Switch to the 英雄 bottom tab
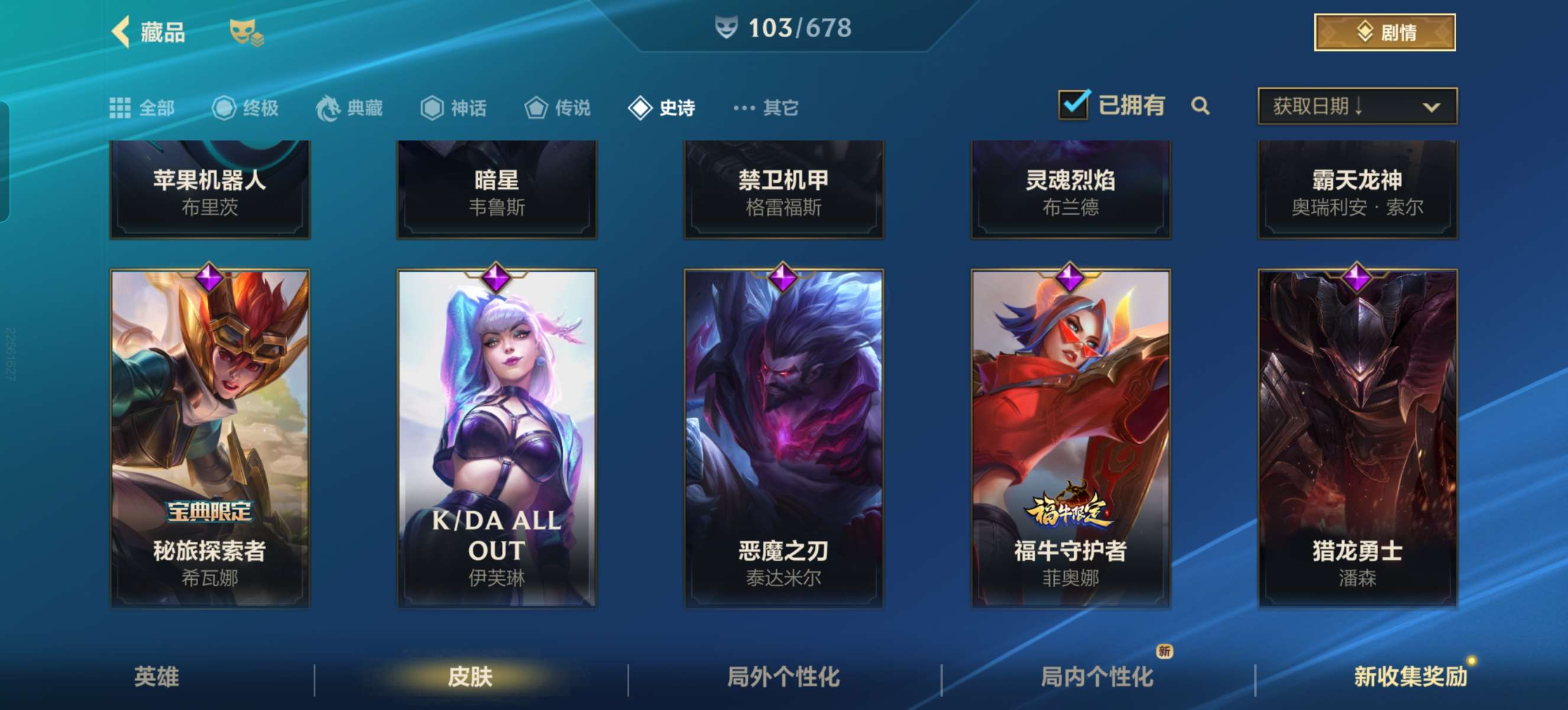Screen dimensions: 1568x710 click(157, 676)
